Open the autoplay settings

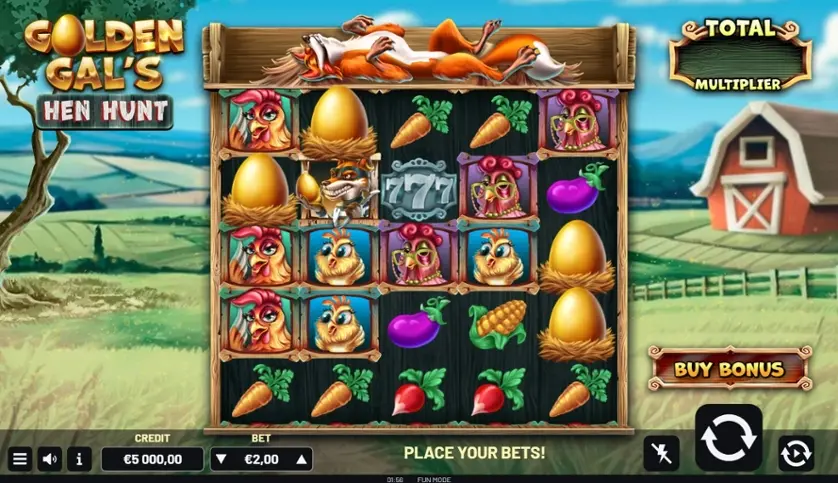point(795,453)
